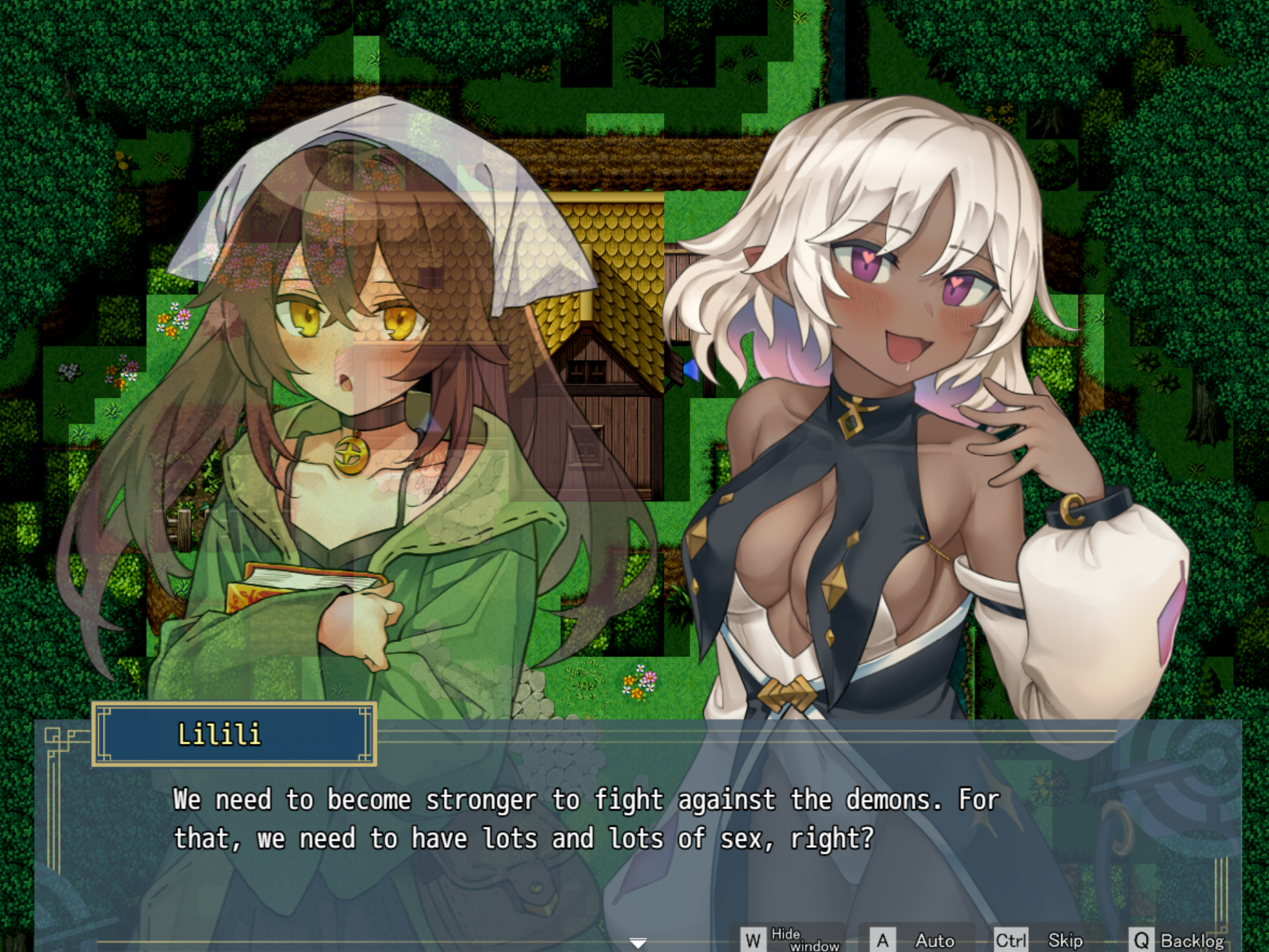Click the Ctrl key icon beside Skip

1012,940
